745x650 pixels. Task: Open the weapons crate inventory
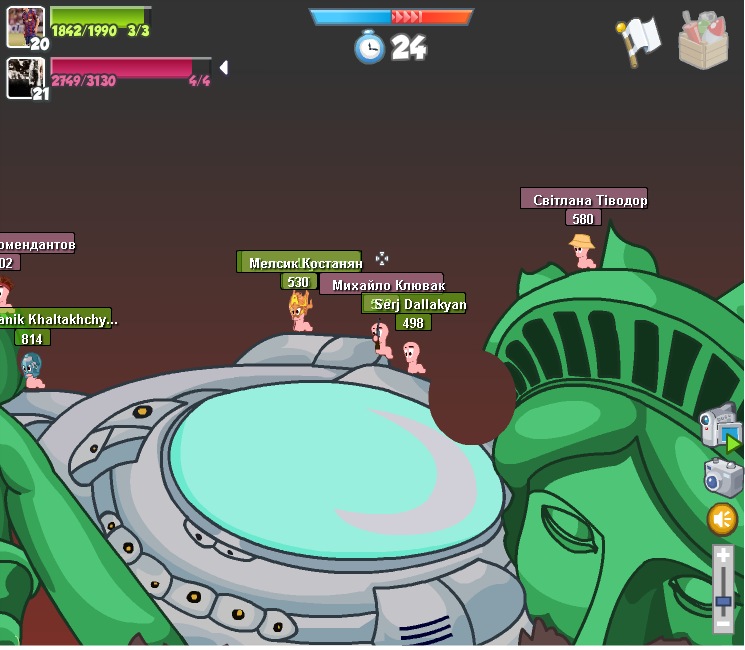point(703,41)
